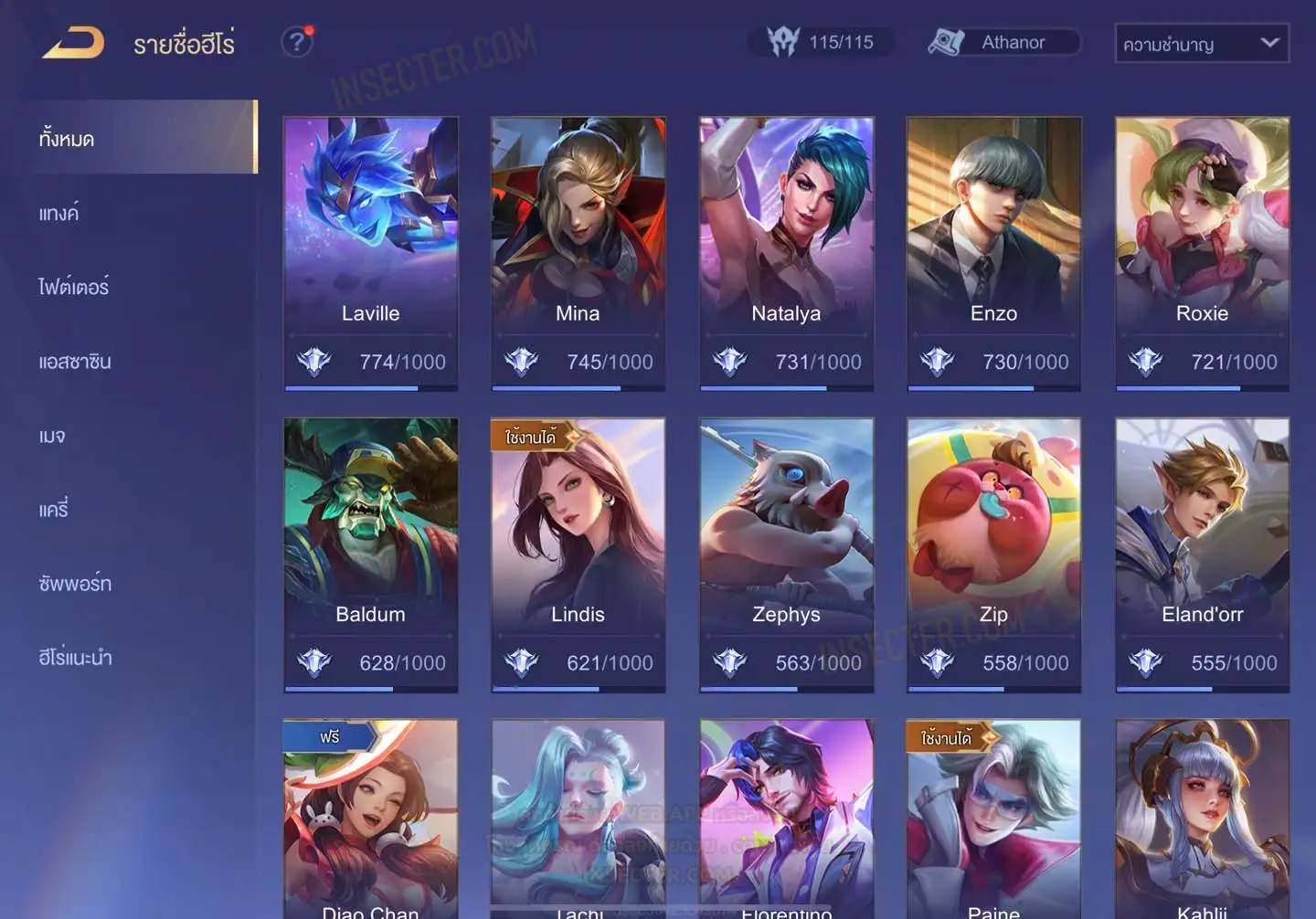Show the ไฟต์เตอร์ fighter category
Viewport: 1316px width, 919px height.
click(74, 288)
